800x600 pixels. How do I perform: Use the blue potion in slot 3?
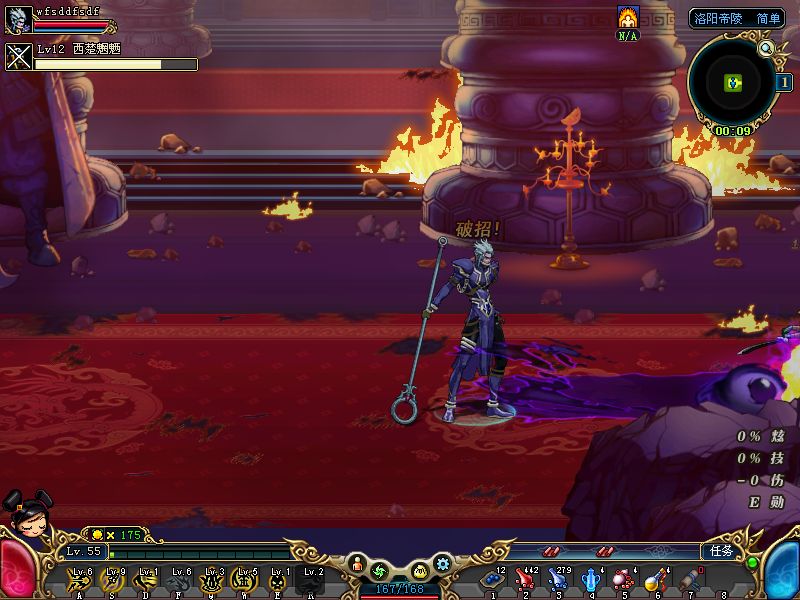(559, 579)
